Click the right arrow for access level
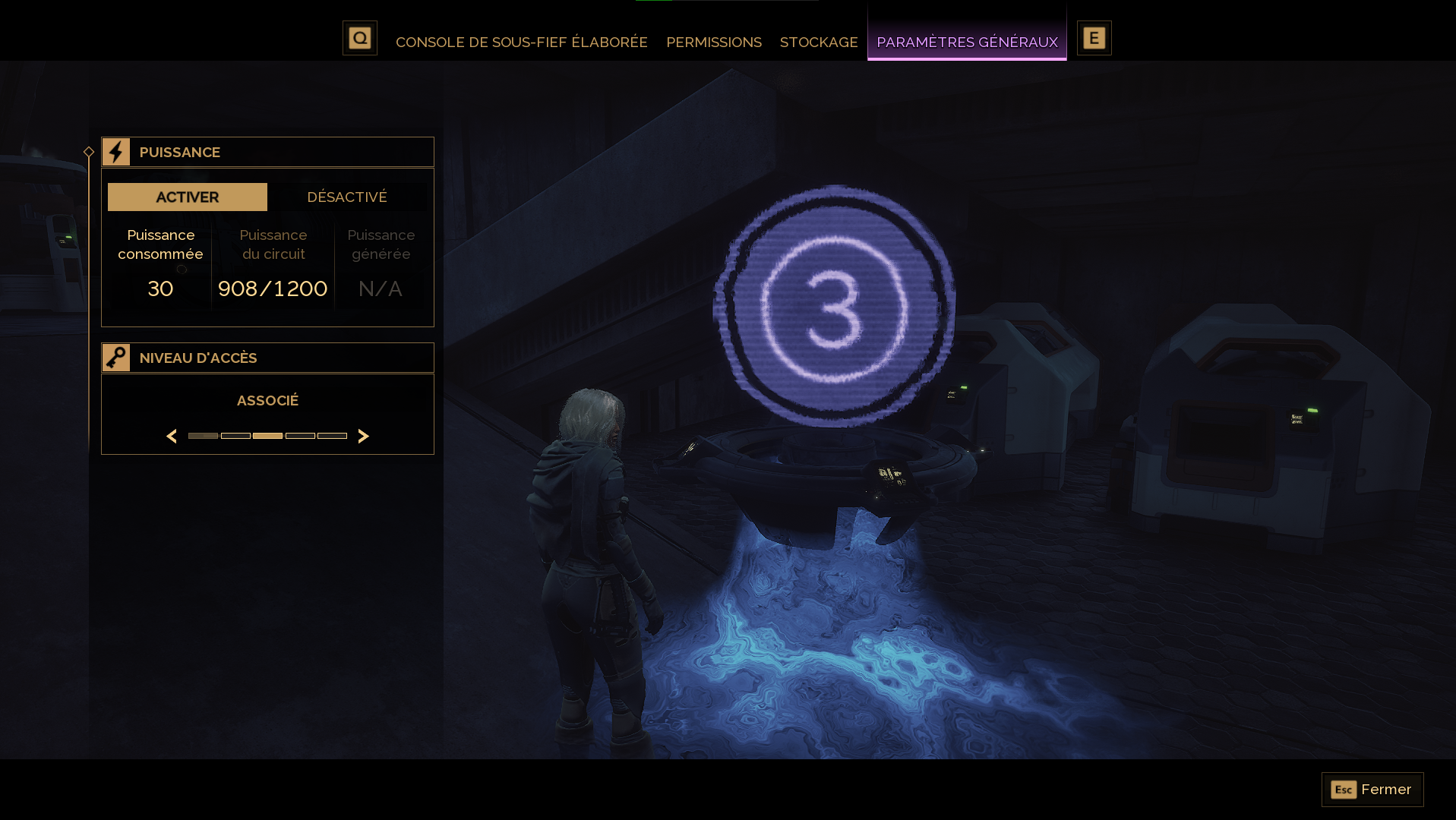This screenshot has height=820, width=1456. click(363, 436)
